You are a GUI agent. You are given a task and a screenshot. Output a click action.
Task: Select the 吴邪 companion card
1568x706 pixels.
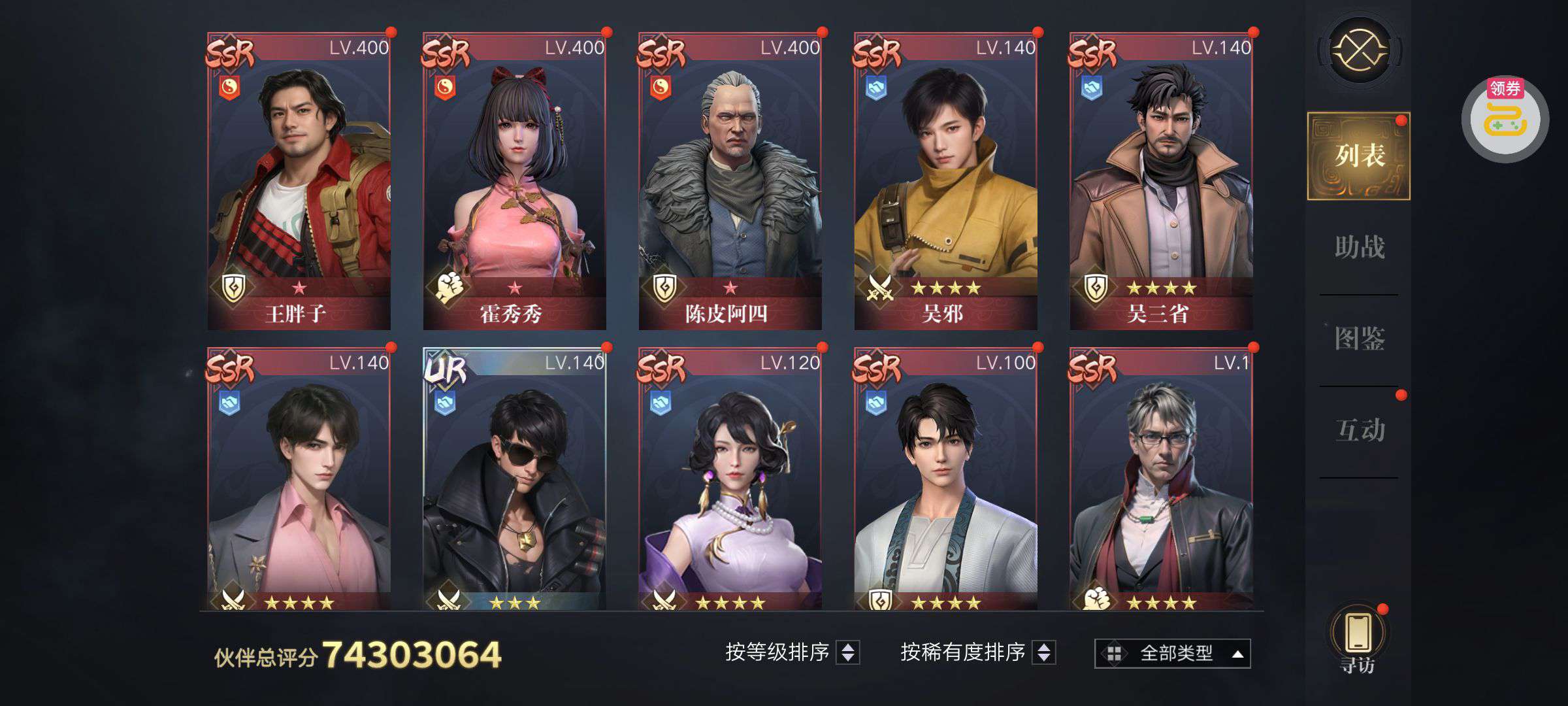pyautogui.click(x=945, y=182)
